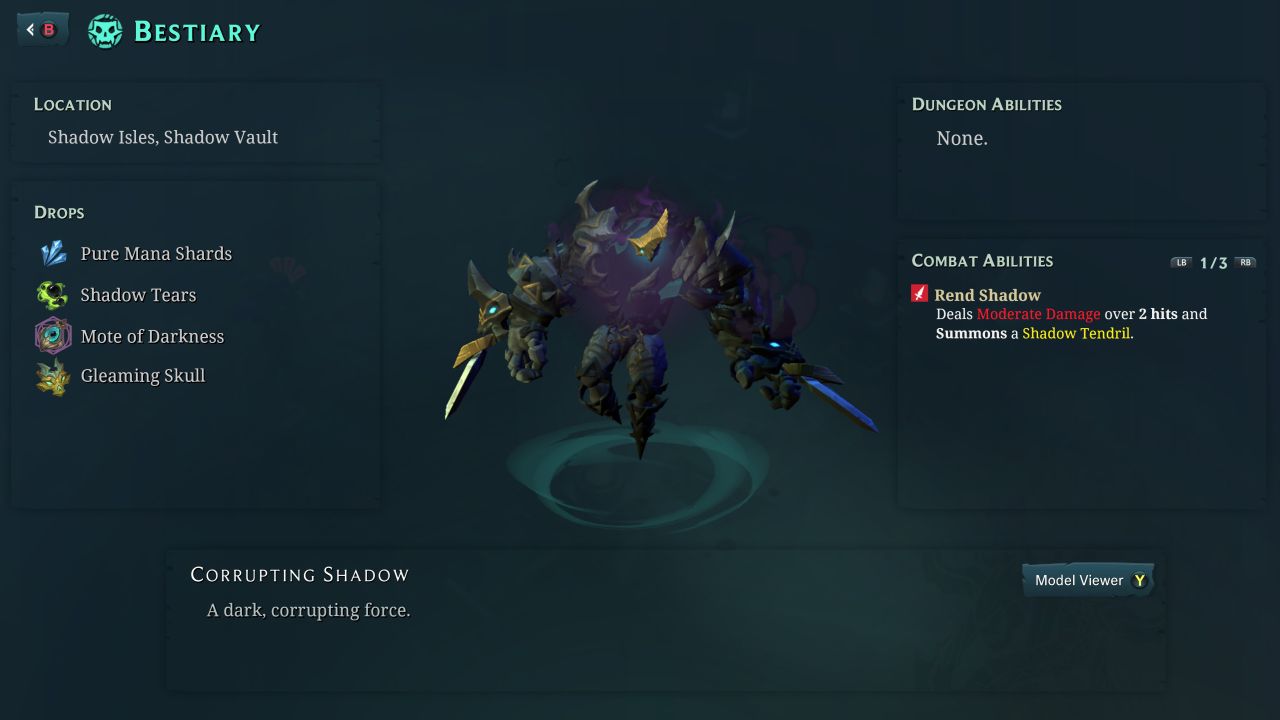Select the Rend Shadow combat ability

tap(986, 295)
